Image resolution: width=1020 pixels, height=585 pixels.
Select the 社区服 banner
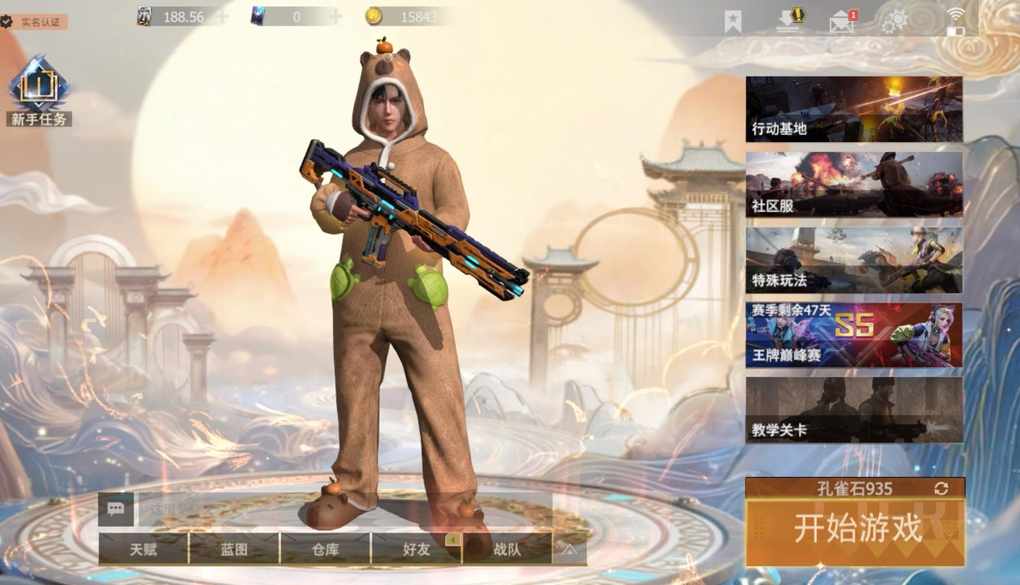[x=854, y=185]
